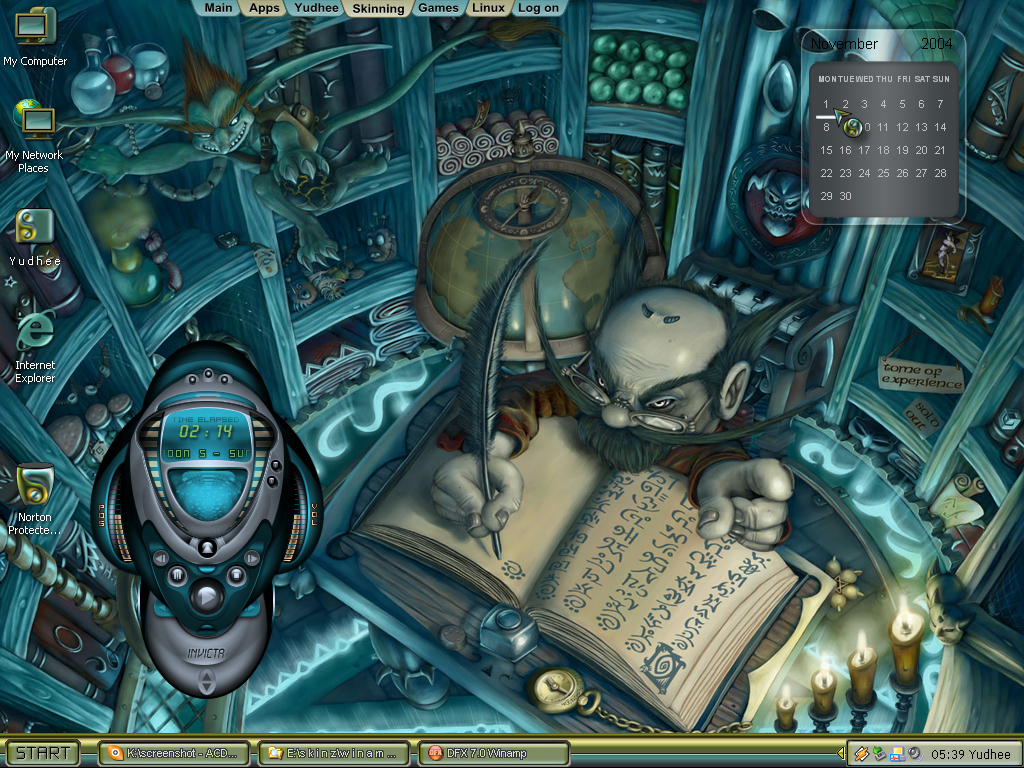Open the Apps tab
1024x768 pixels.
pyautogui.click(x=264, y=8)
